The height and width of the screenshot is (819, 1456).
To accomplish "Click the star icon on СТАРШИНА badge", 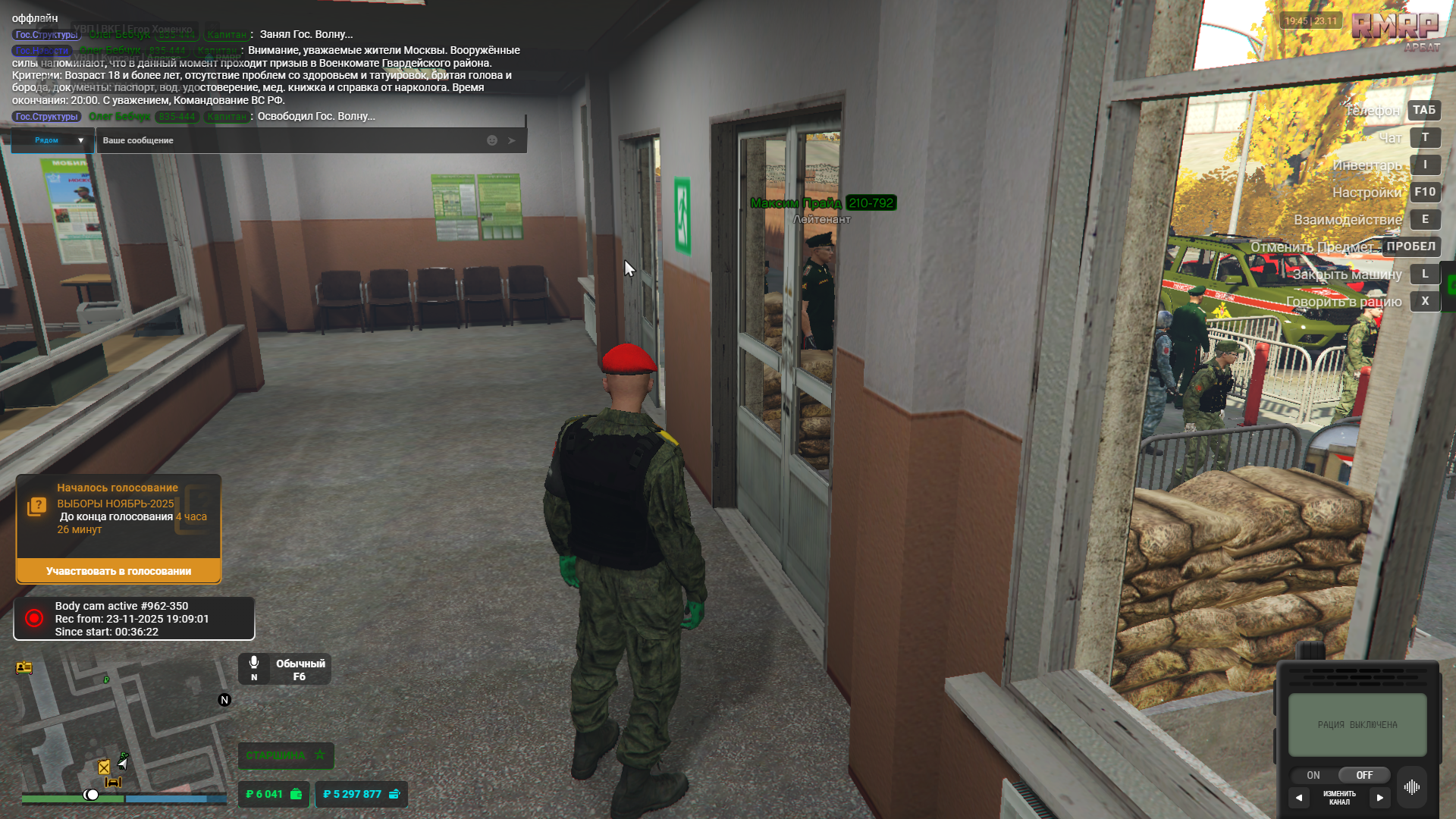I will point(319,755).
